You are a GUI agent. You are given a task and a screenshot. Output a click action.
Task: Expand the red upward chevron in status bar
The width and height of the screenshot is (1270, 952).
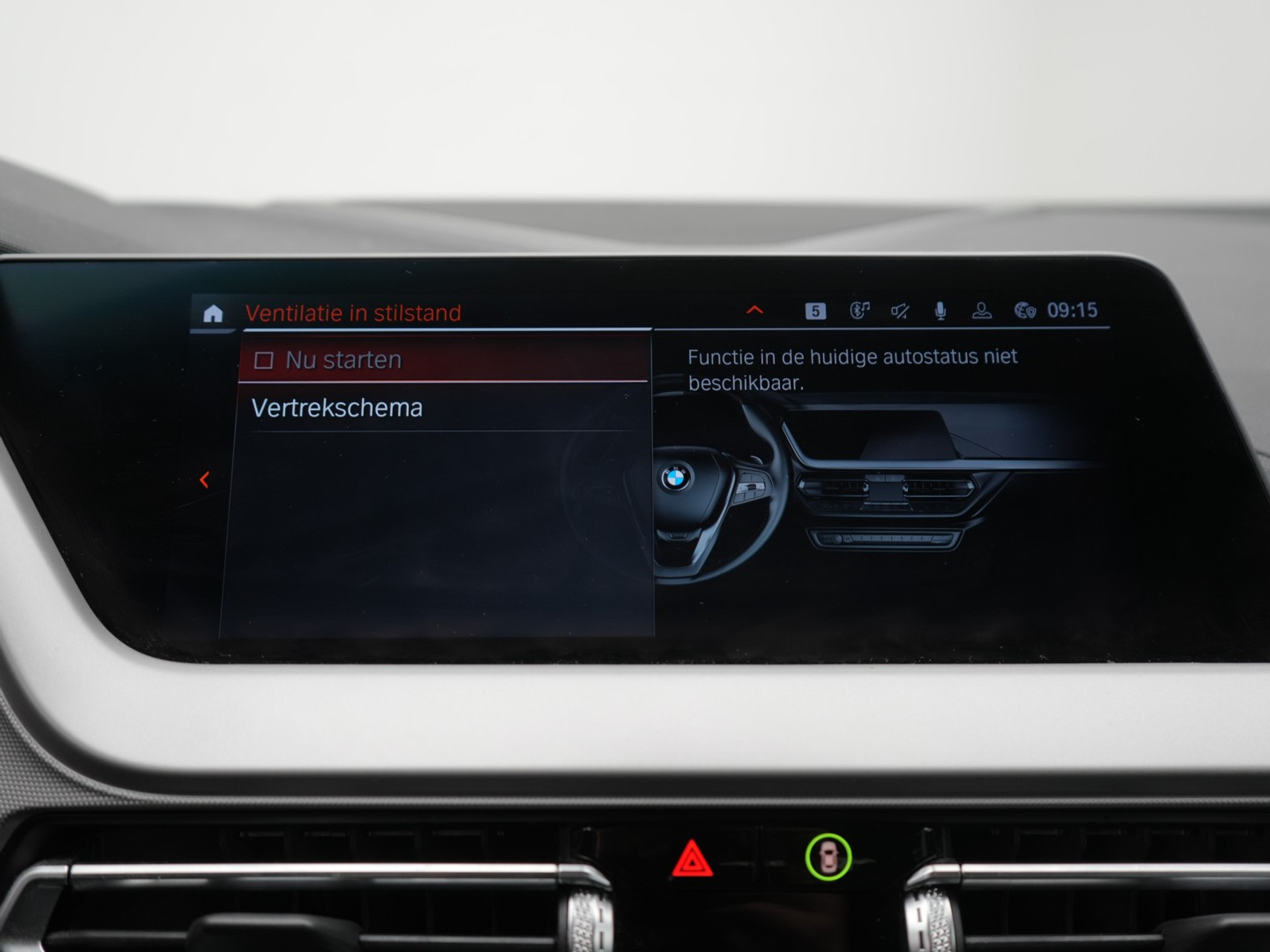(x=755, y=310)
